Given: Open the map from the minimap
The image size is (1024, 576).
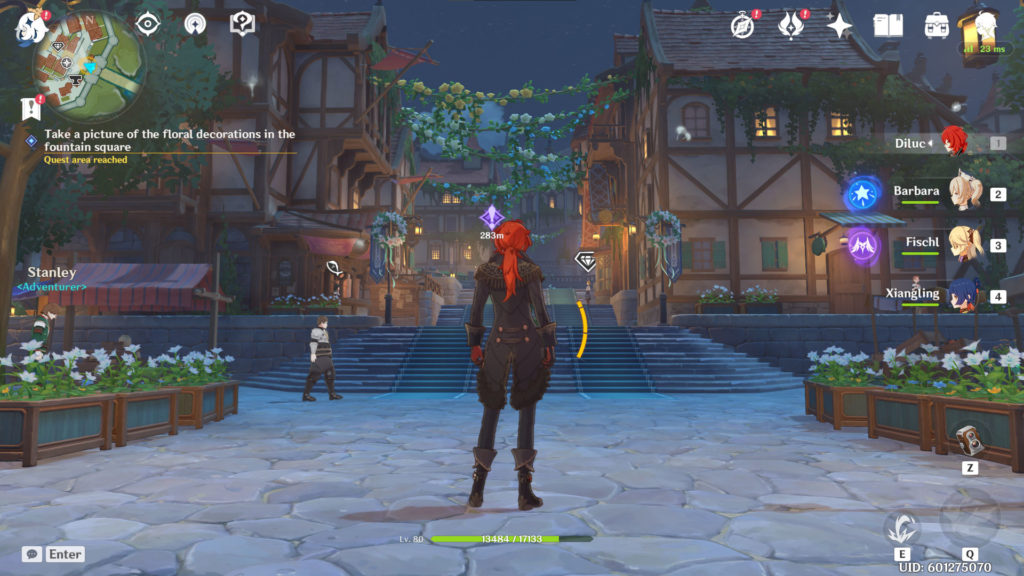Looking at the screenshot, I should (x=88, y=67).
